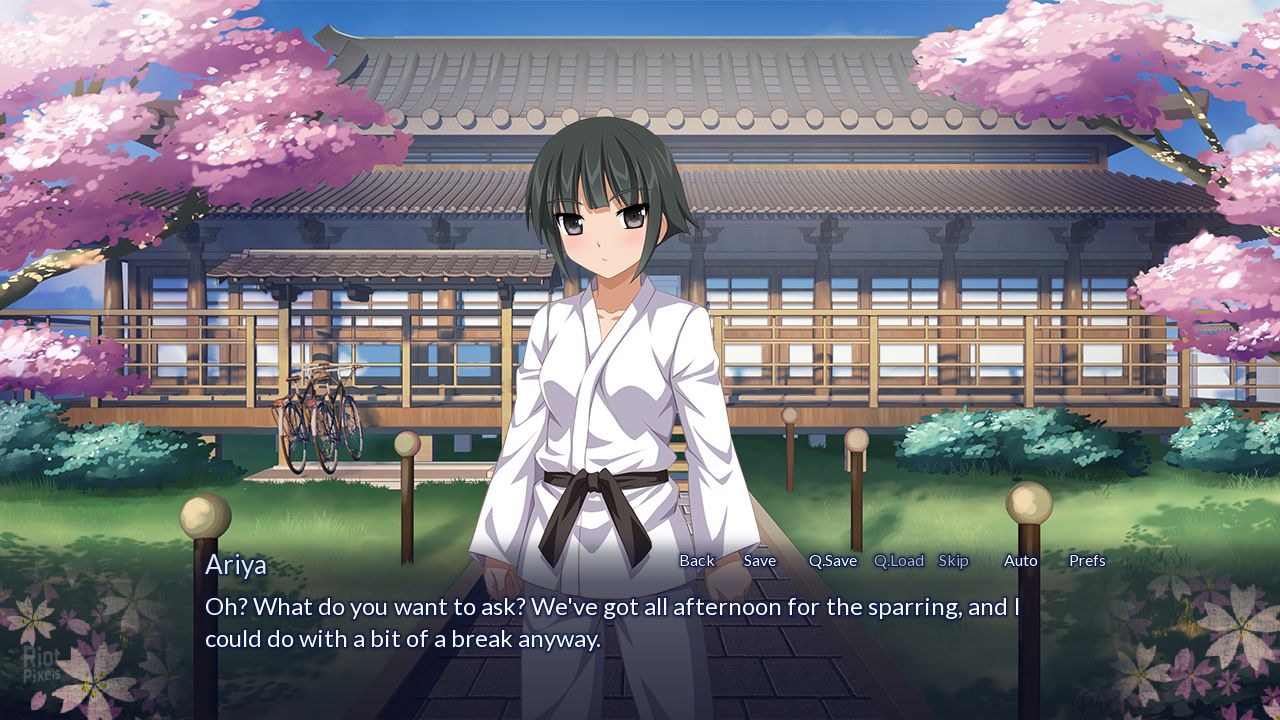Click the cherry blossom tree on the left

click(100, 150)
